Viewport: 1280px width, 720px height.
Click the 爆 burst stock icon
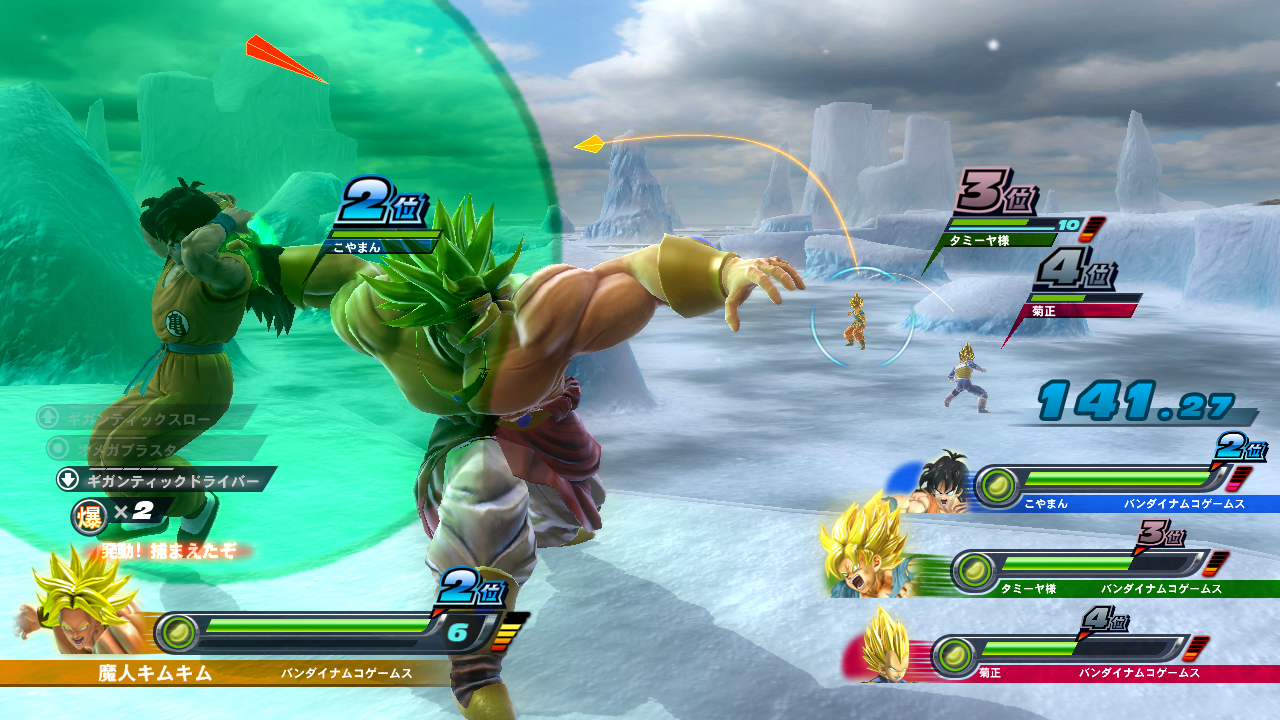click(88, 514)
